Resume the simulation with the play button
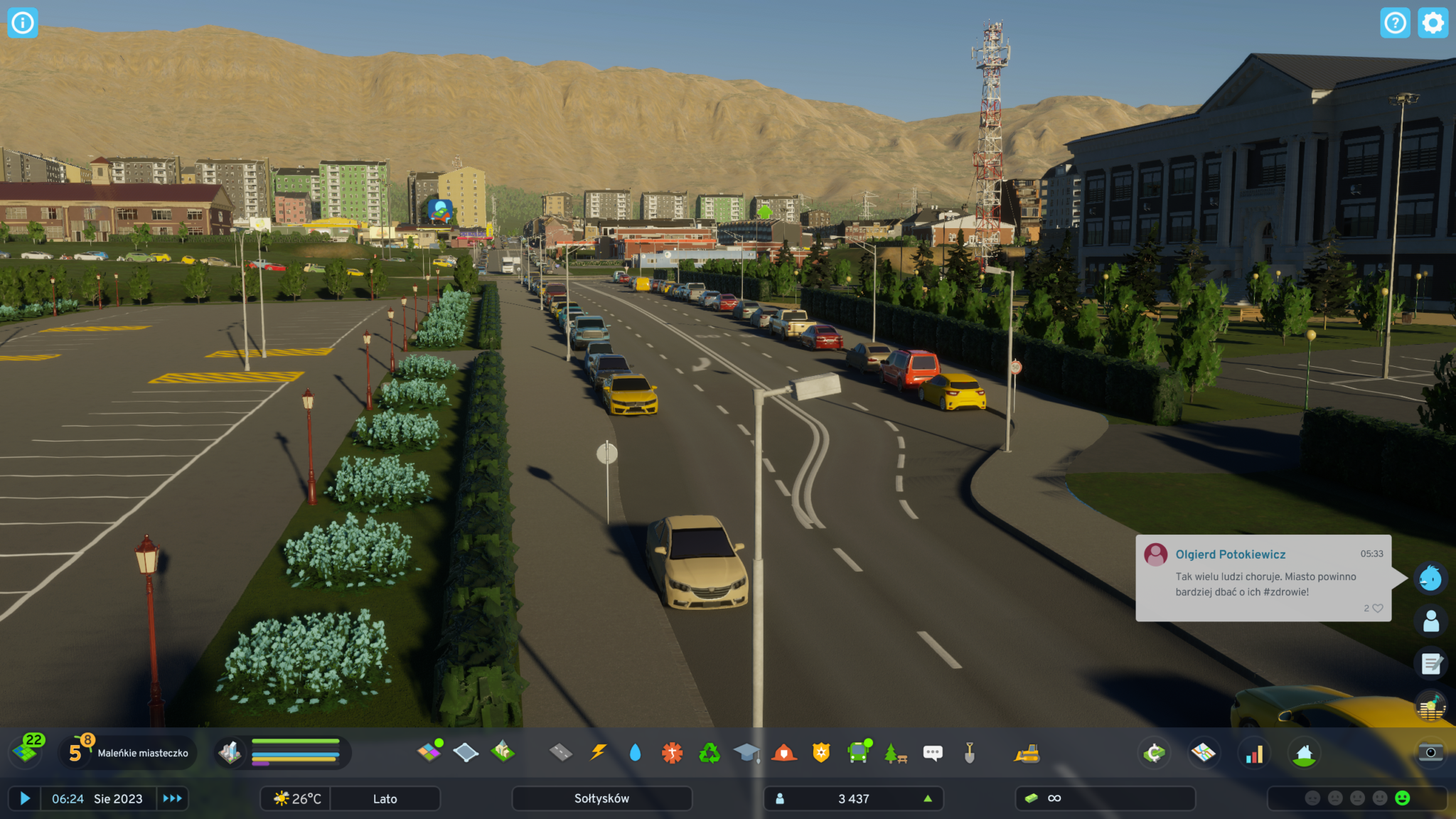 pos(25,798)
